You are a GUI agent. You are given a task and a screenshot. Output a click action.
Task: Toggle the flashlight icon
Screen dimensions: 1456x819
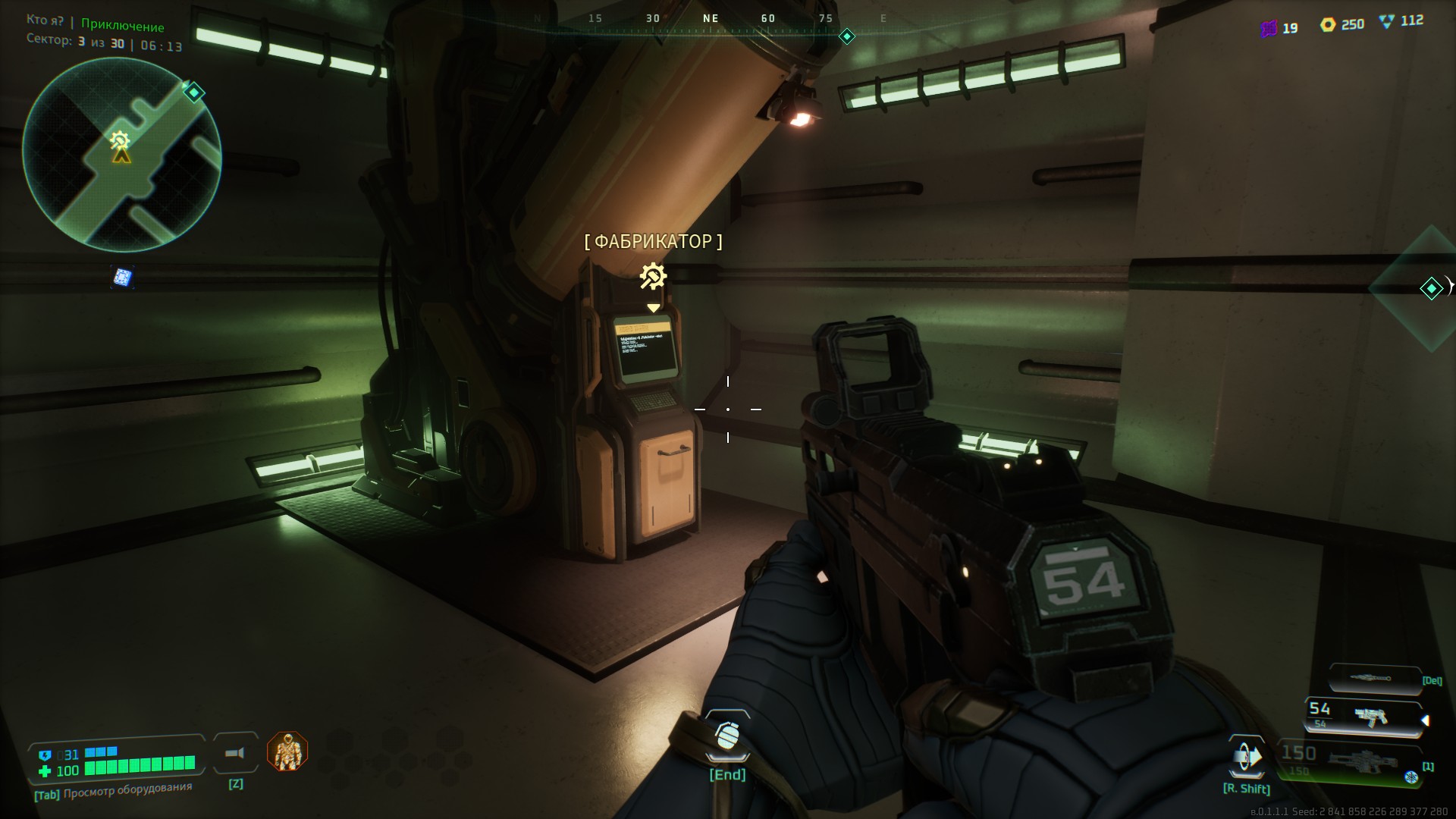(236, 753)
